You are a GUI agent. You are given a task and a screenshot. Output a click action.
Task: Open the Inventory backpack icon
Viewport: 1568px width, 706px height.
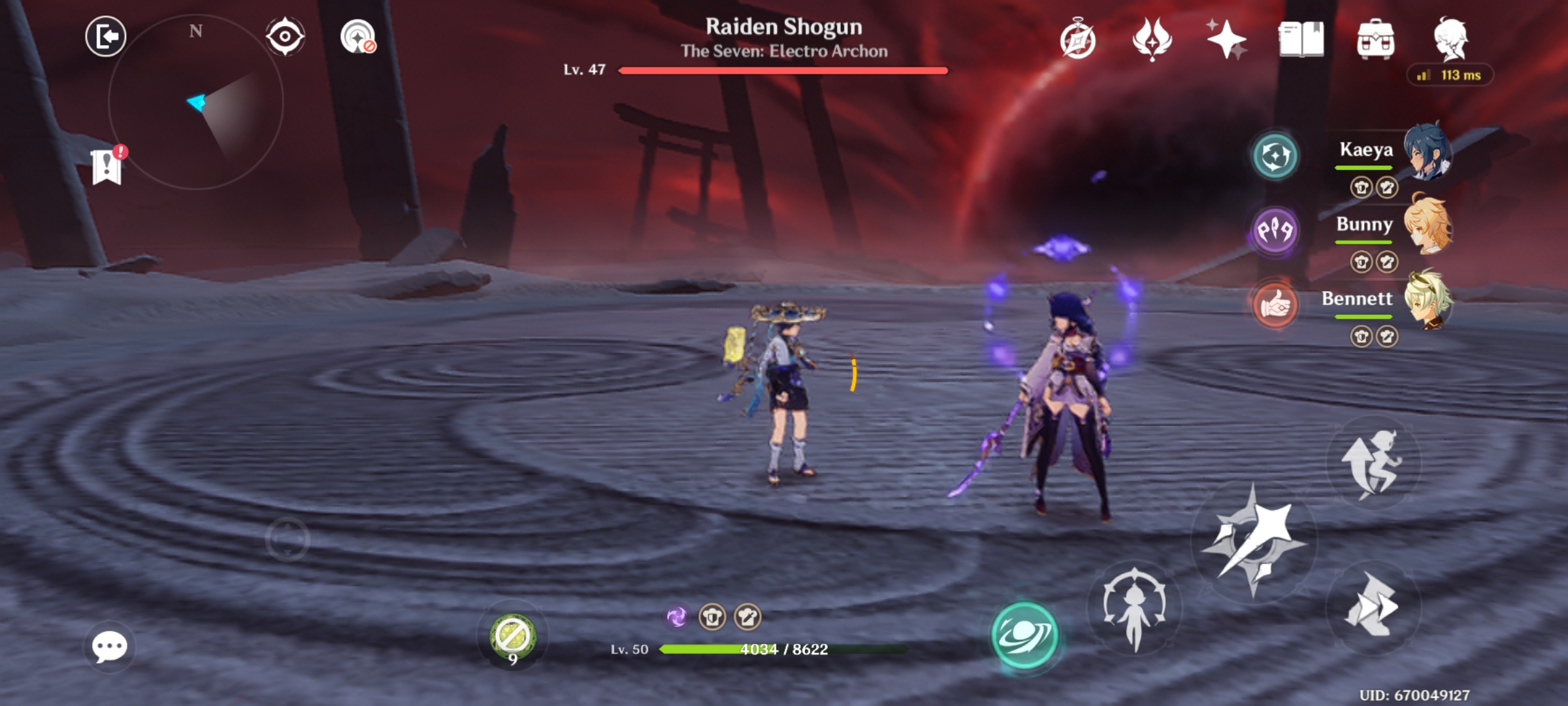pos(1376,39)
